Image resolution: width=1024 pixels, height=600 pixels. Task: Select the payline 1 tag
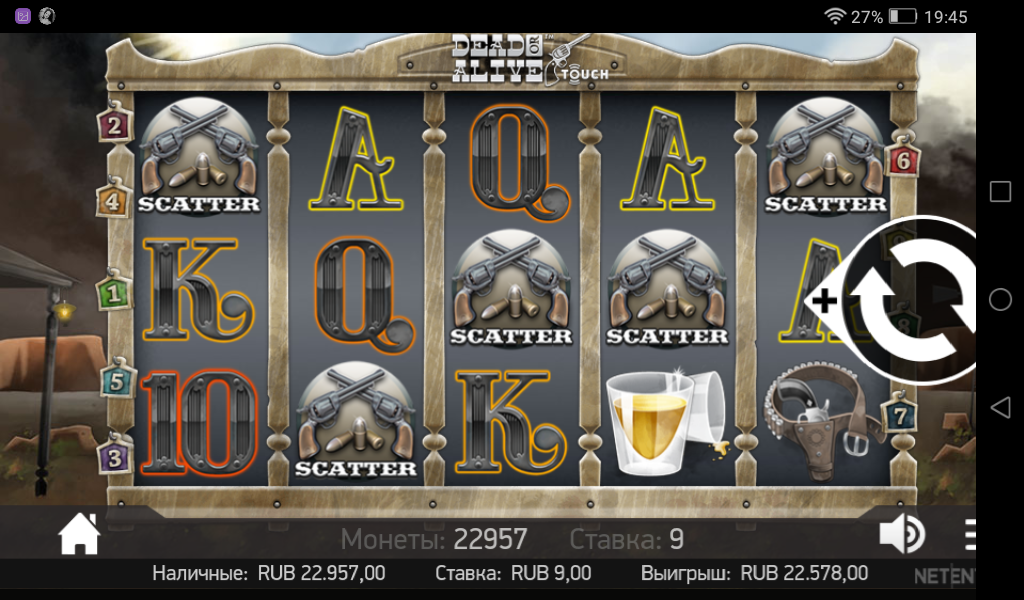pos(114,293)
